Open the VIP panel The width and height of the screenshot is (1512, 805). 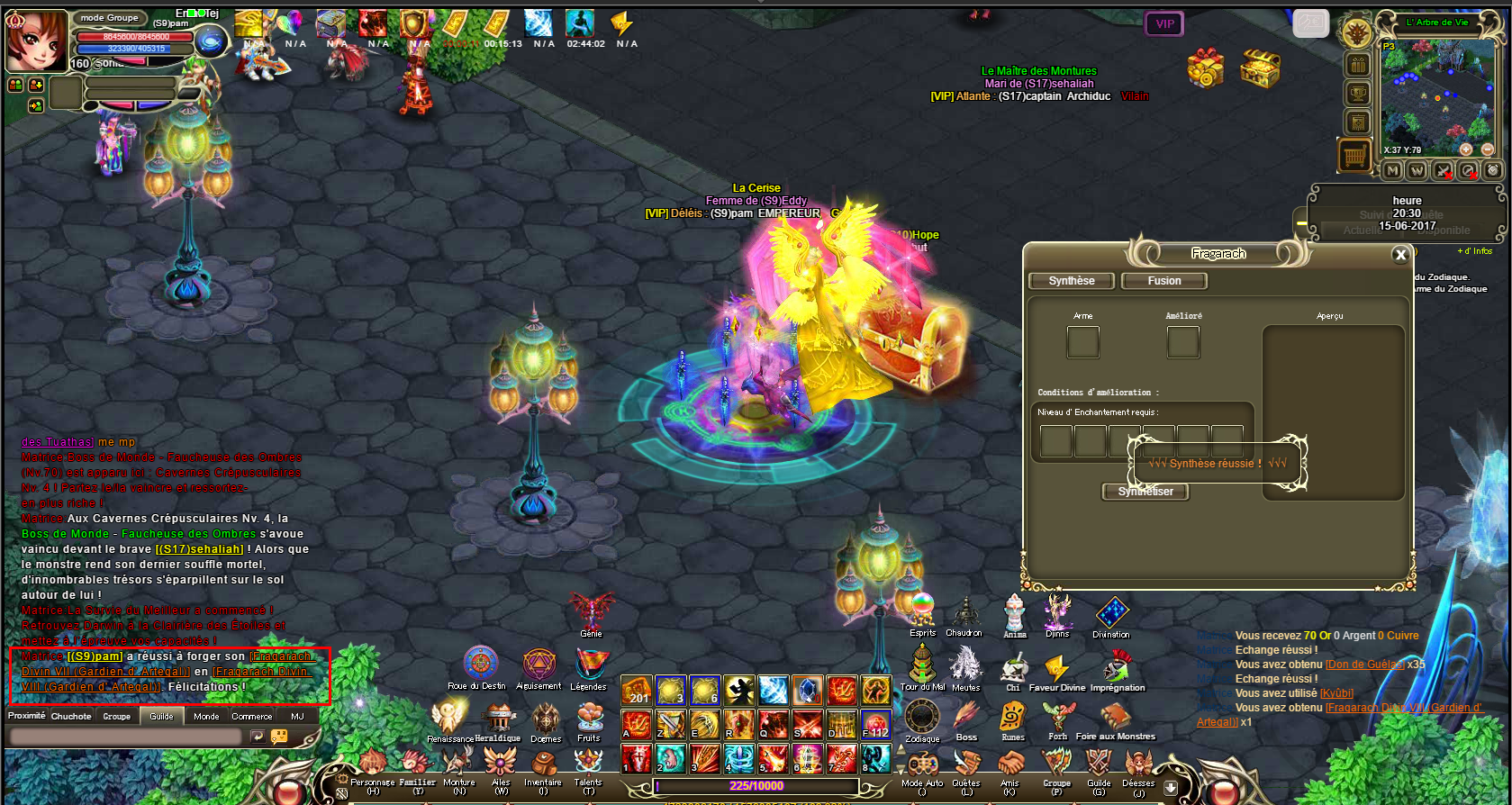pos(1164,24)
